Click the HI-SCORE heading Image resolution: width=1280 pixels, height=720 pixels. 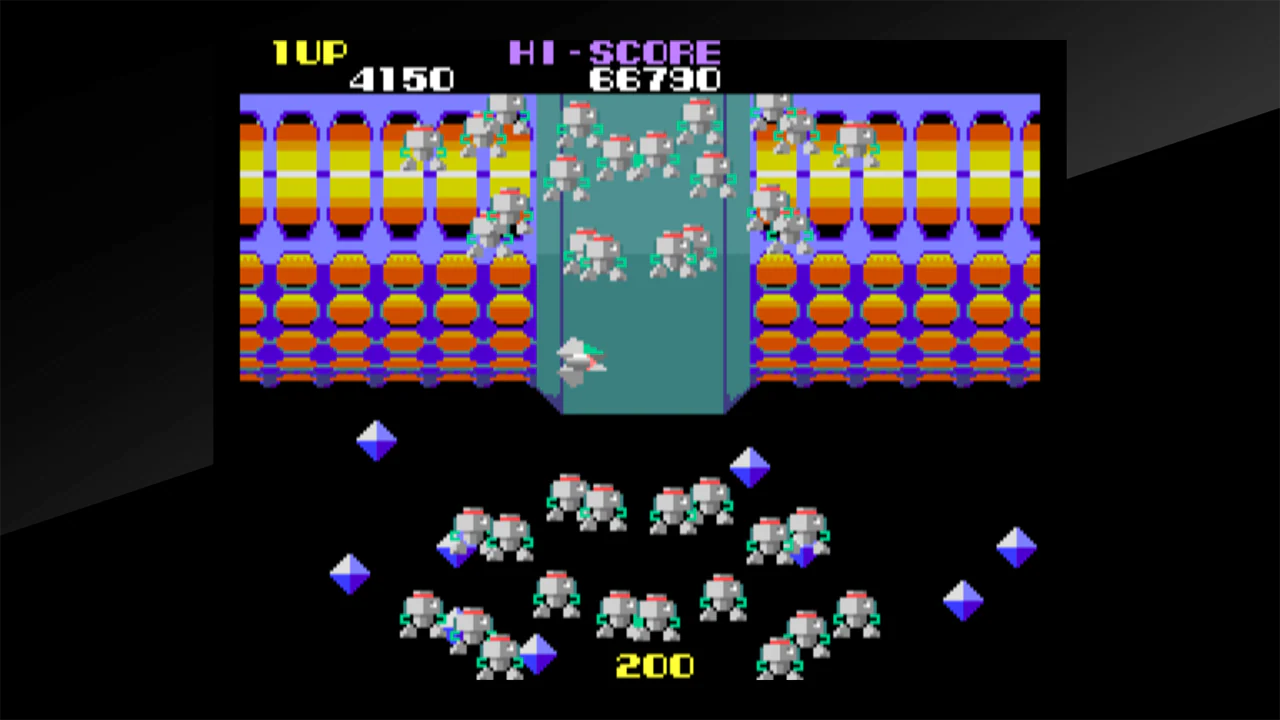(615, 53)
